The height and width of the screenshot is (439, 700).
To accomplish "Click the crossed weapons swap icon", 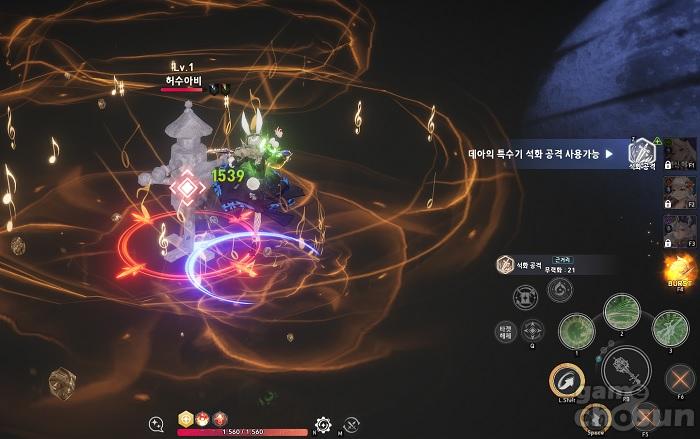I will click(351, 424).
